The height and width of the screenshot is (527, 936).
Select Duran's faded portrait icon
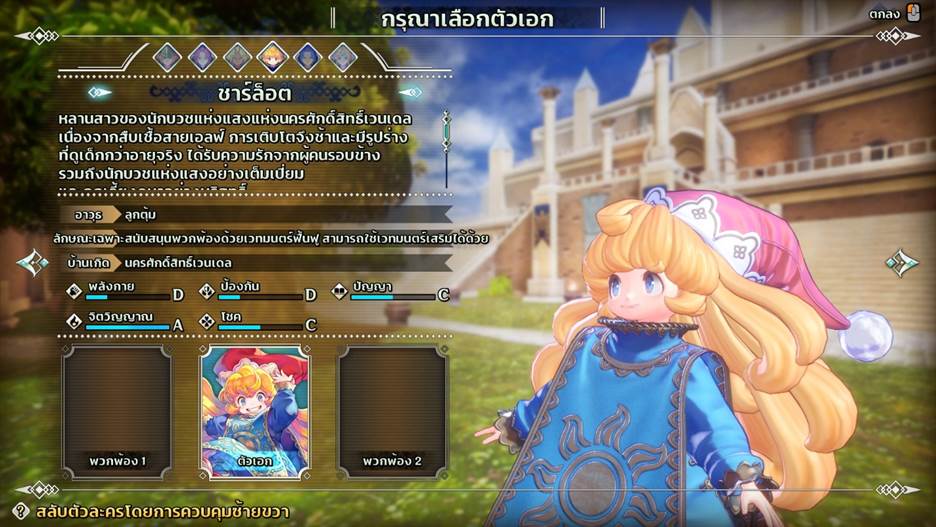167,56
